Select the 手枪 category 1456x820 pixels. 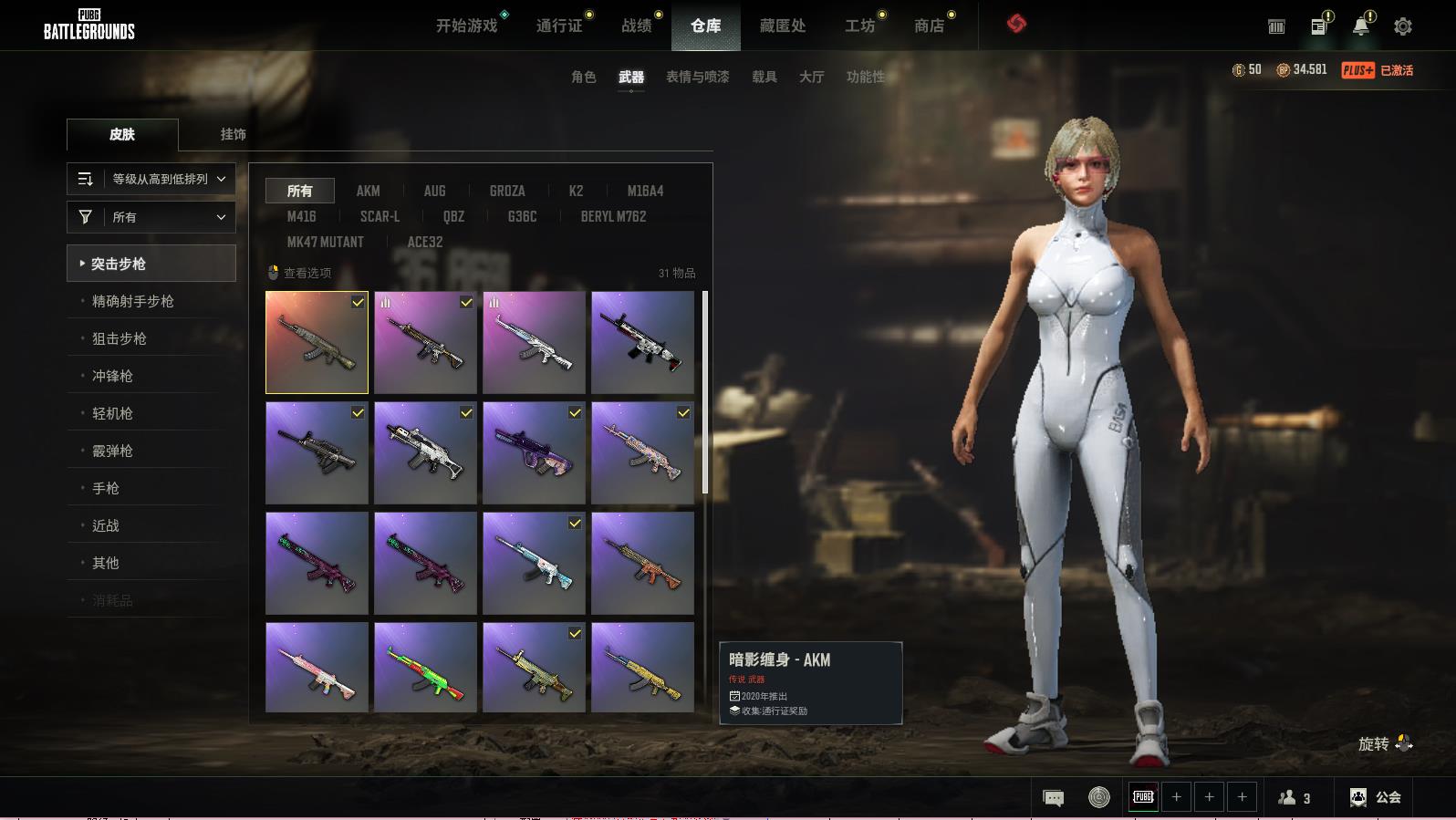click(106, 488)
